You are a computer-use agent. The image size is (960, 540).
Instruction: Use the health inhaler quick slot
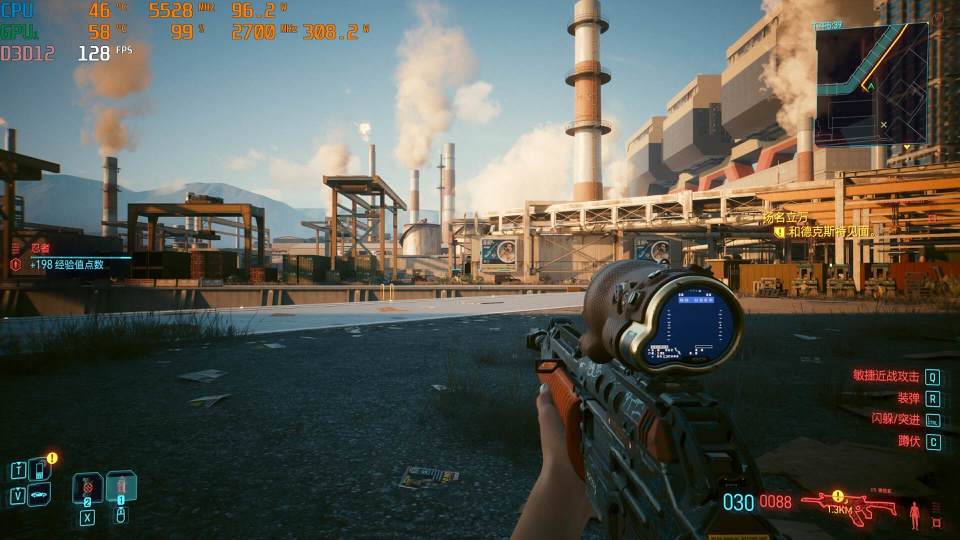coord(120,487)
